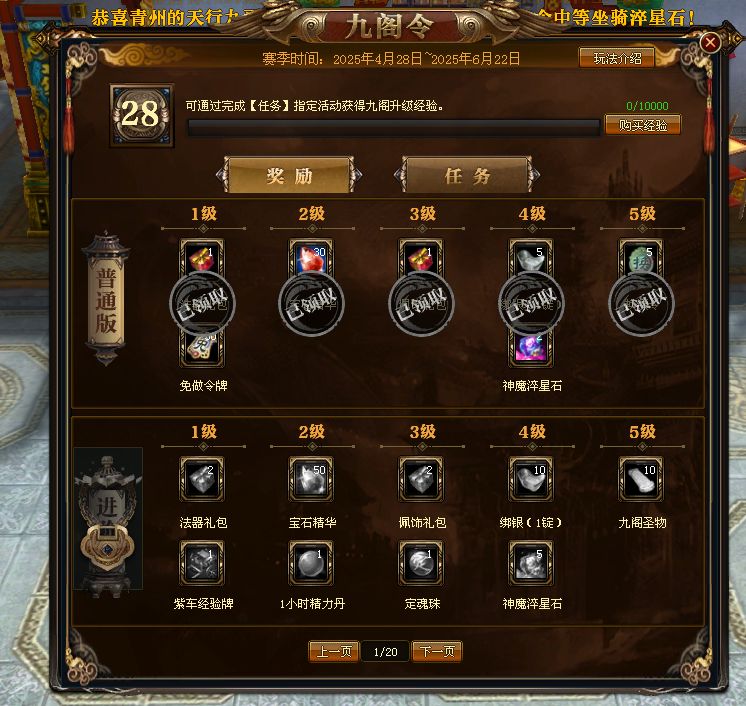Select the 宝石精华 reward icon
Screen dimensions: 746x706
tap(311, 479)
